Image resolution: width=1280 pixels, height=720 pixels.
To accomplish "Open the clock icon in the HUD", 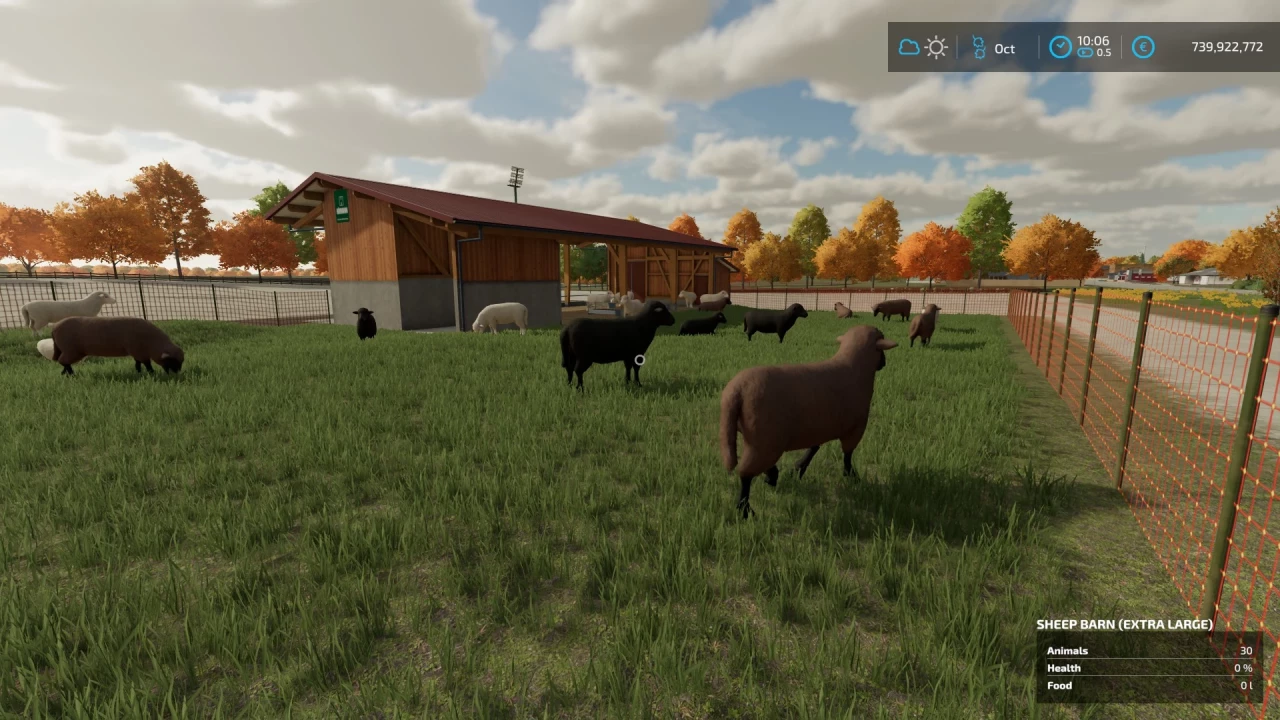I will (x=1060, y=46).
